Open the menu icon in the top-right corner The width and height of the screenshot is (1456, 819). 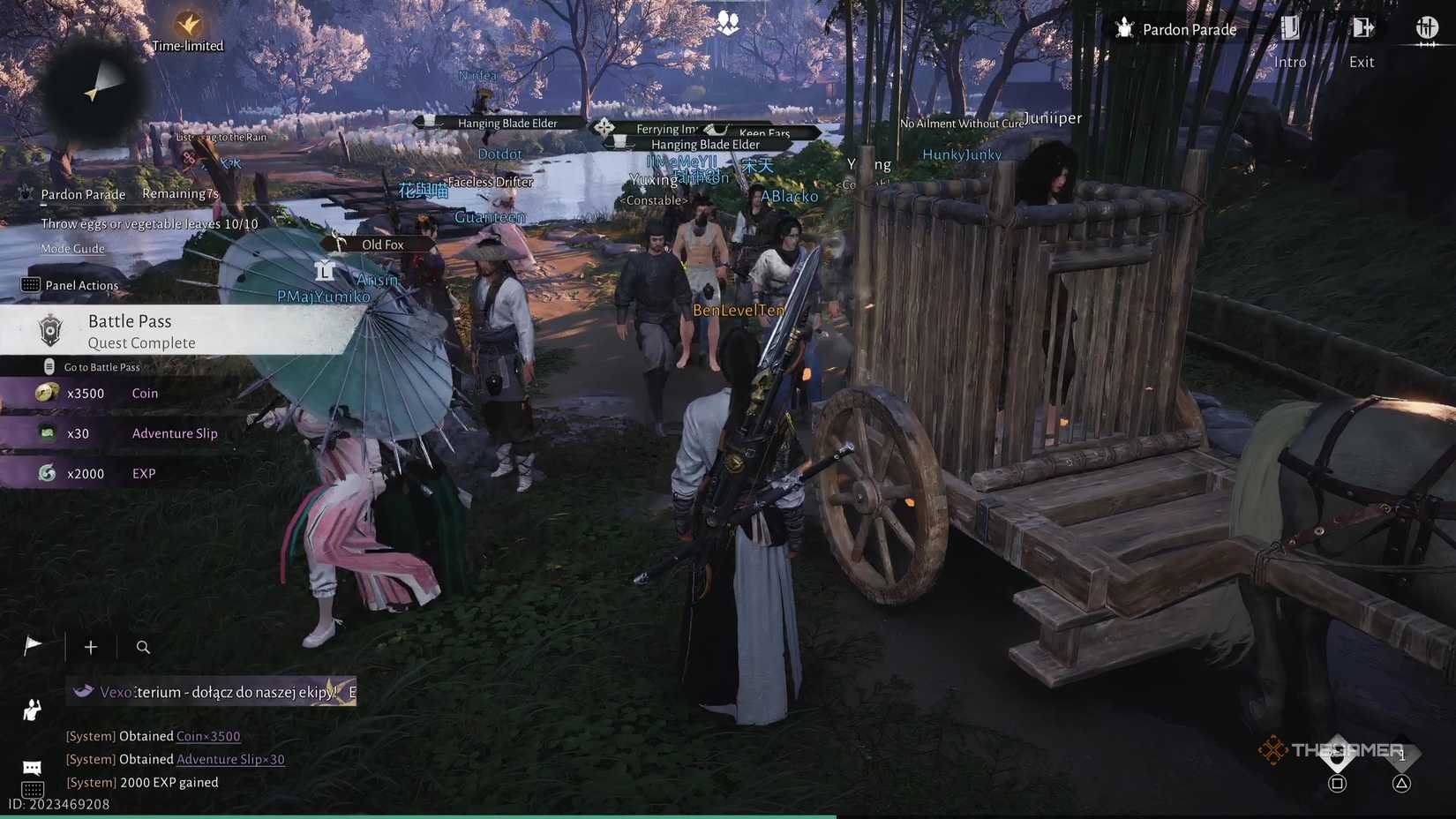point(1427,28)
